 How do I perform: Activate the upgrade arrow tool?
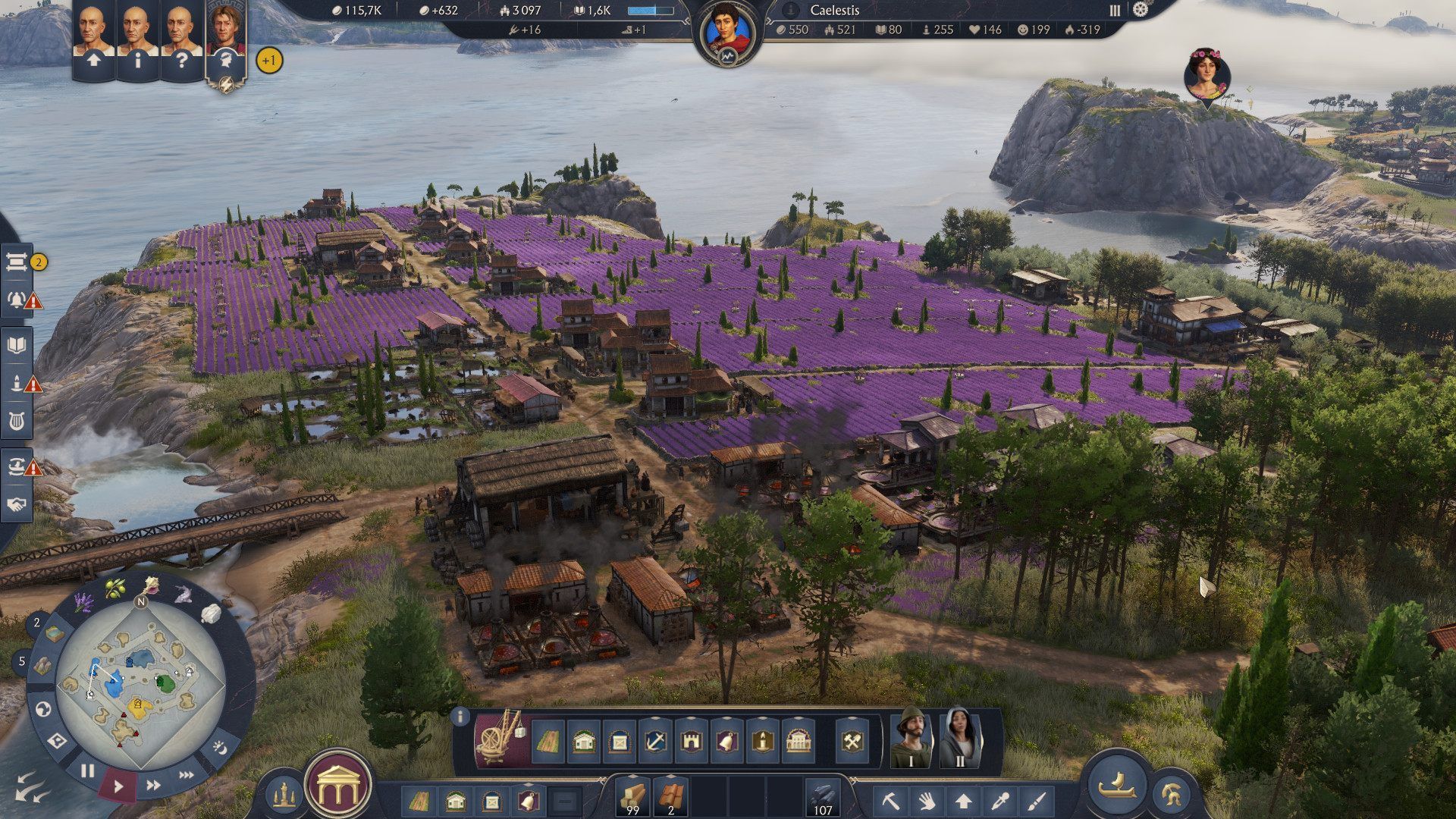tap(963, 800)
